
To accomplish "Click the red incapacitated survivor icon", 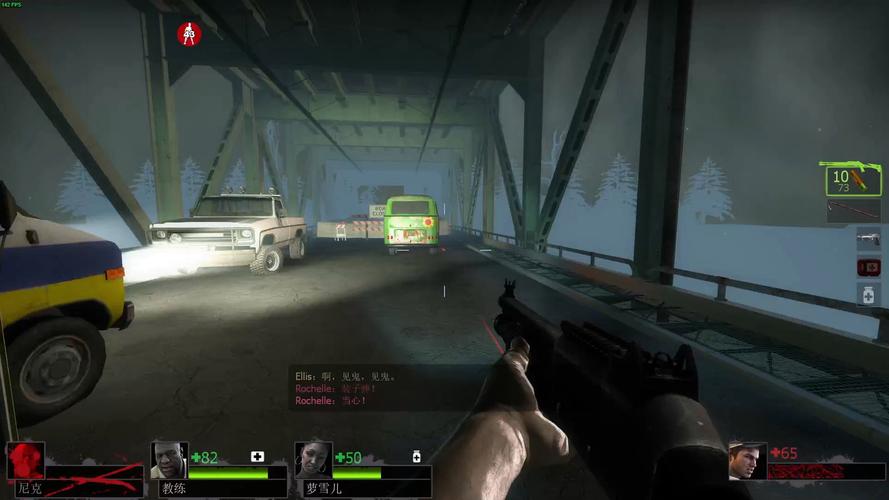I will pos(189,34).
